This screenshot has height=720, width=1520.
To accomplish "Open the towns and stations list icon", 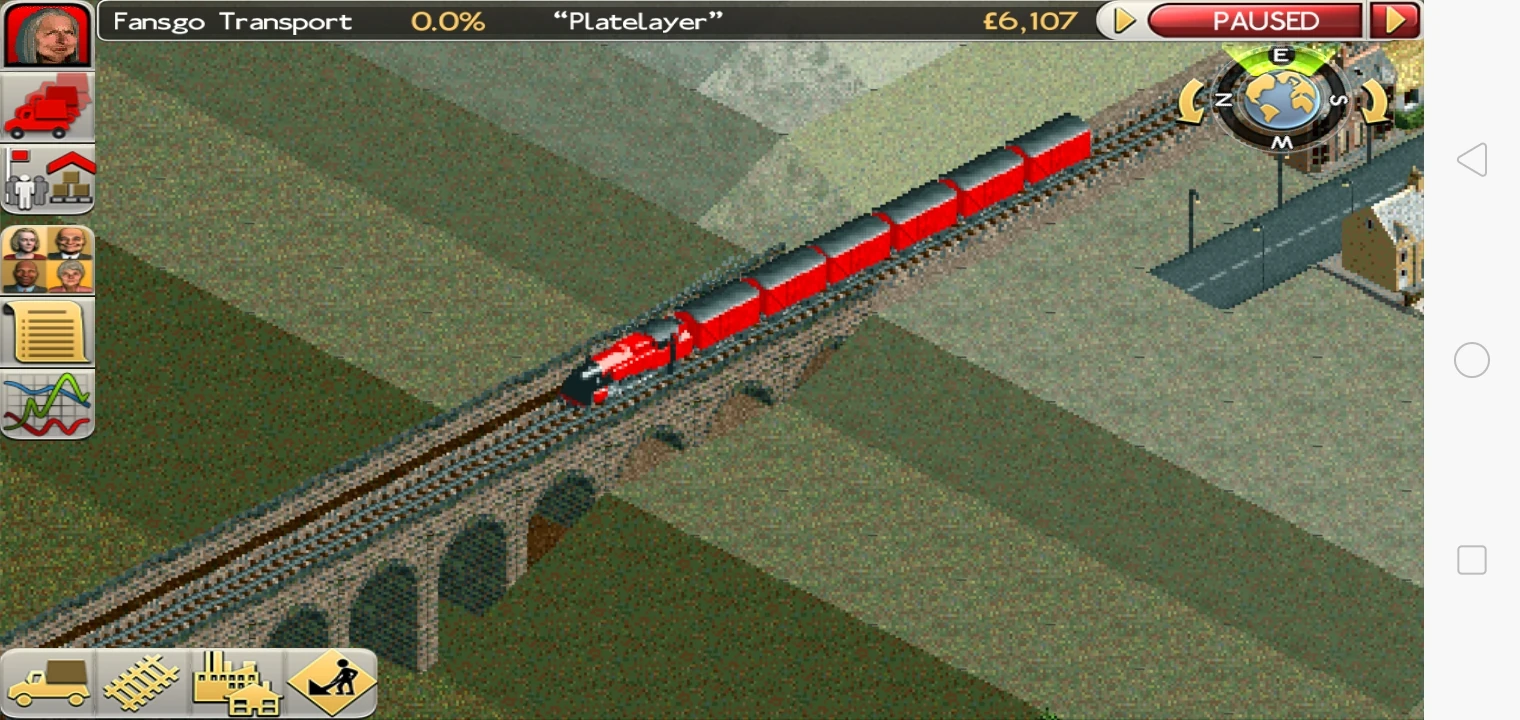I will [47, 176].
